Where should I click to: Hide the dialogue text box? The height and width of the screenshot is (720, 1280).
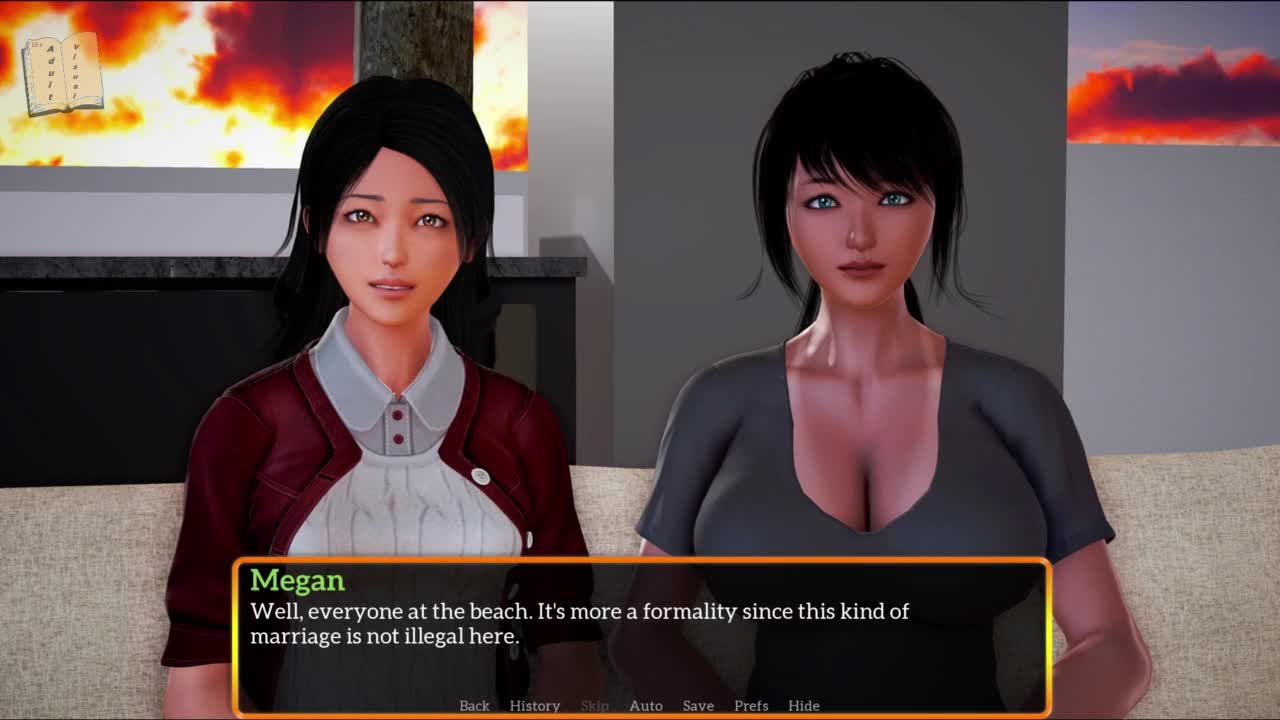pyautogui.click(x=803, y=705)
